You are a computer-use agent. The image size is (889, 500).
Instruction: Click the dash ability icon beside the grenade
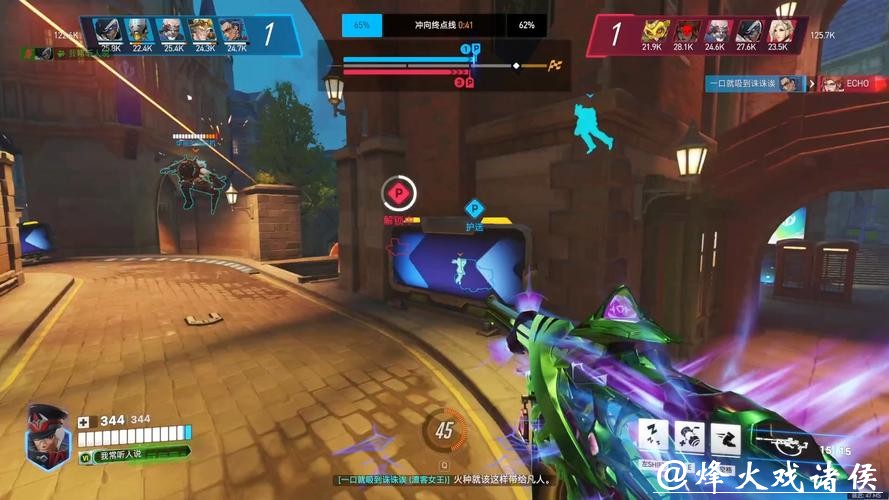[725, 436]
